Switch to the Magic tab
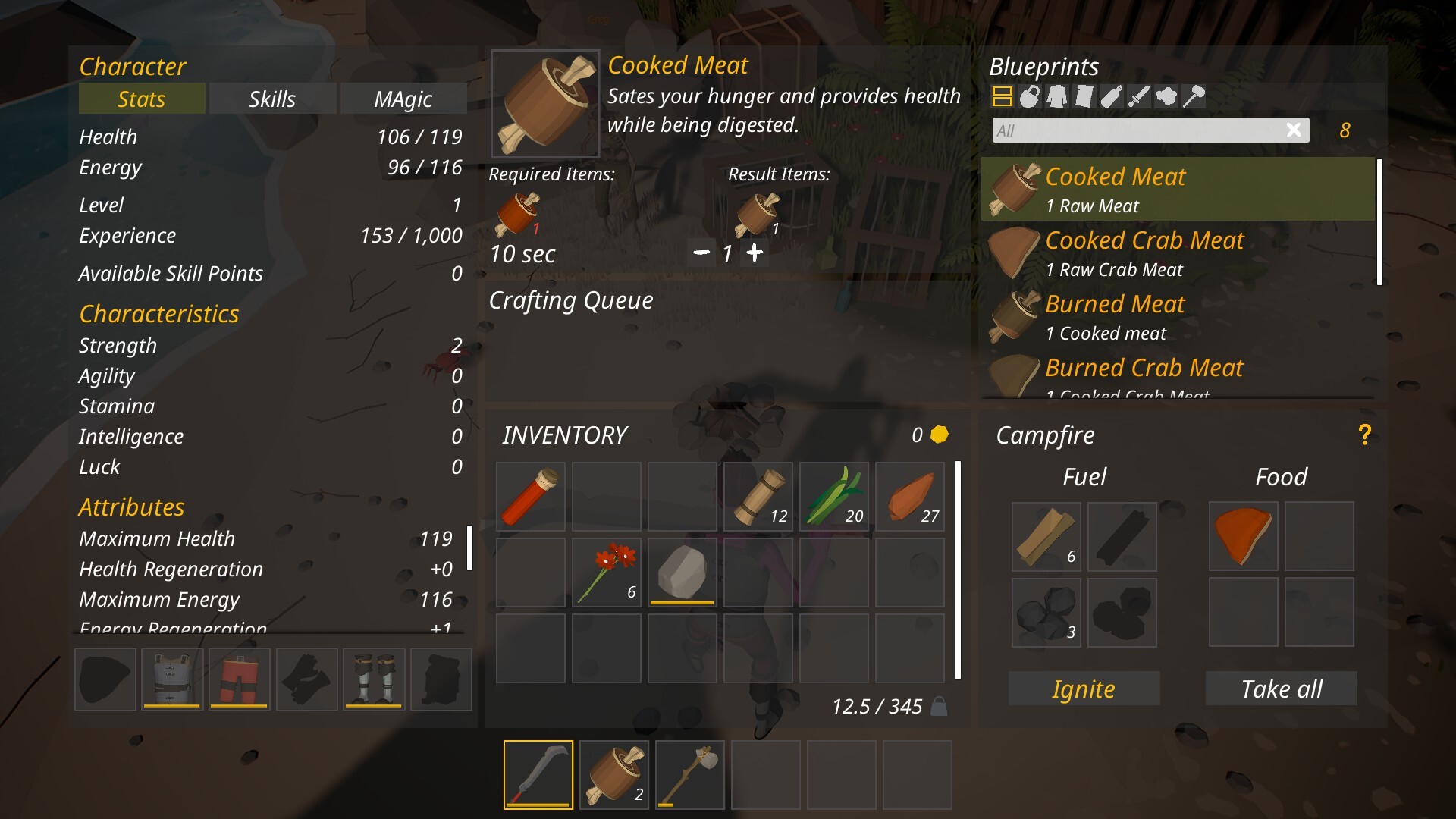 pos(403,98)
